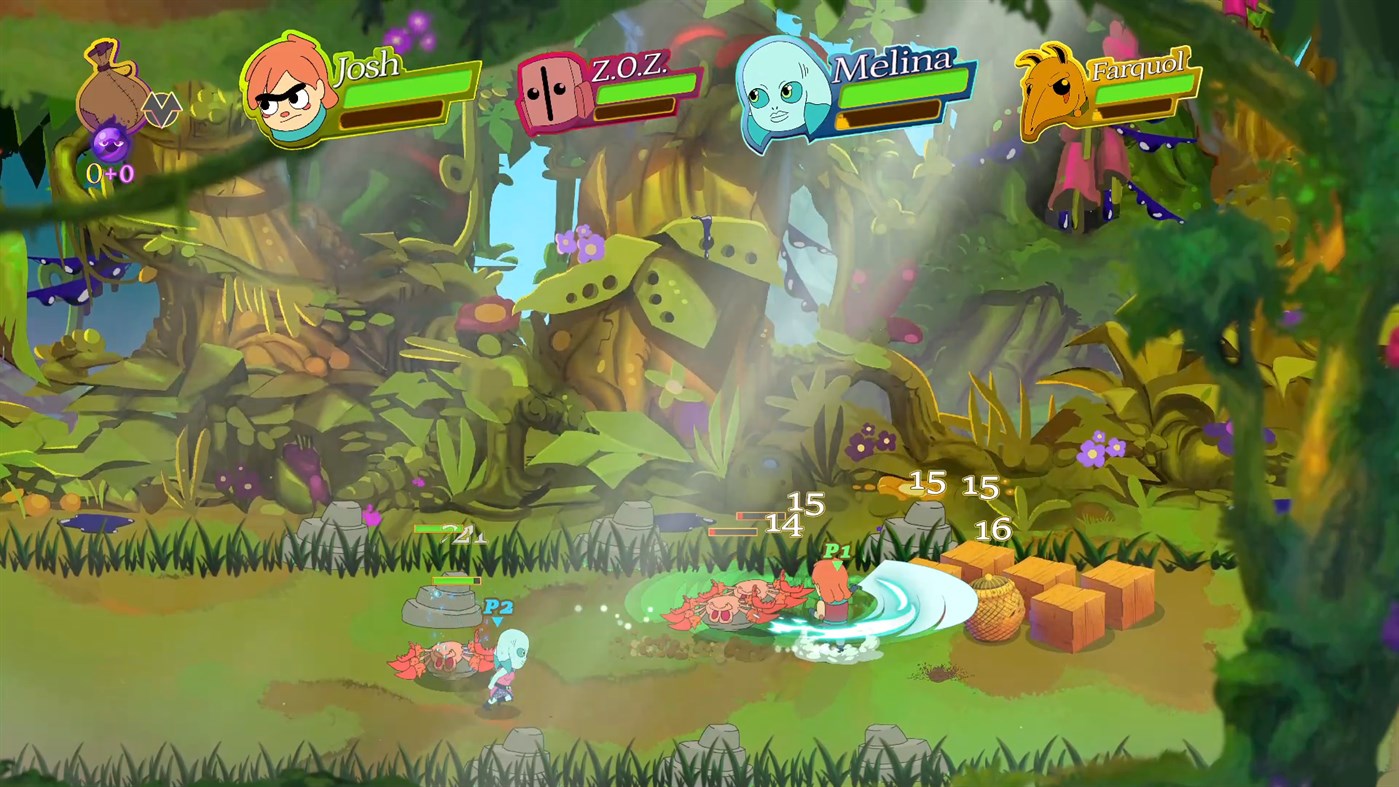Image resolution: width=1399 pixels, height=787 pixels.
Task: Select the woven basket near the crates
Action: pyautogui.click(x=998, y=610)
